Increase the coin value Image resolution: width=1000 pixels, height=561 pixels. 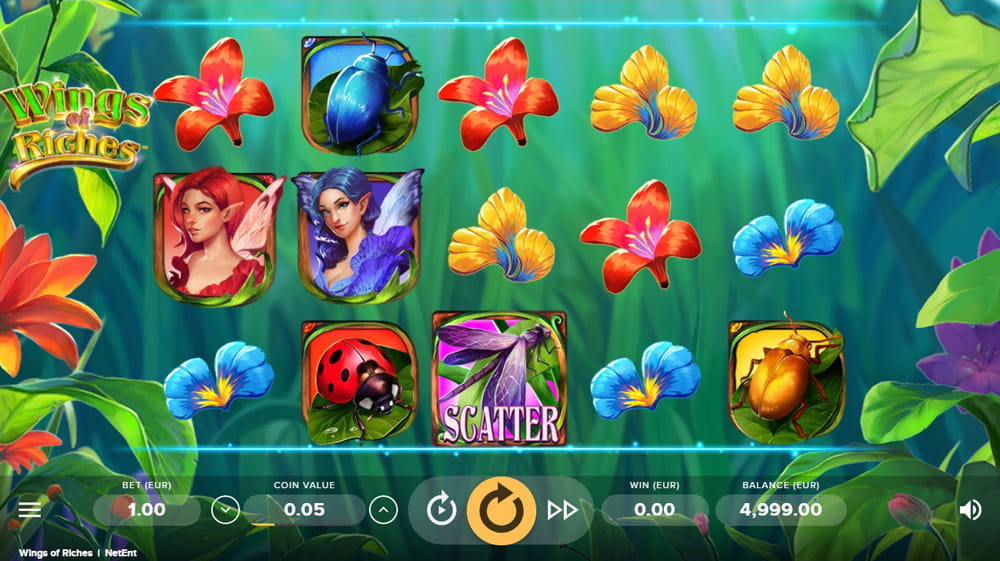383,510
